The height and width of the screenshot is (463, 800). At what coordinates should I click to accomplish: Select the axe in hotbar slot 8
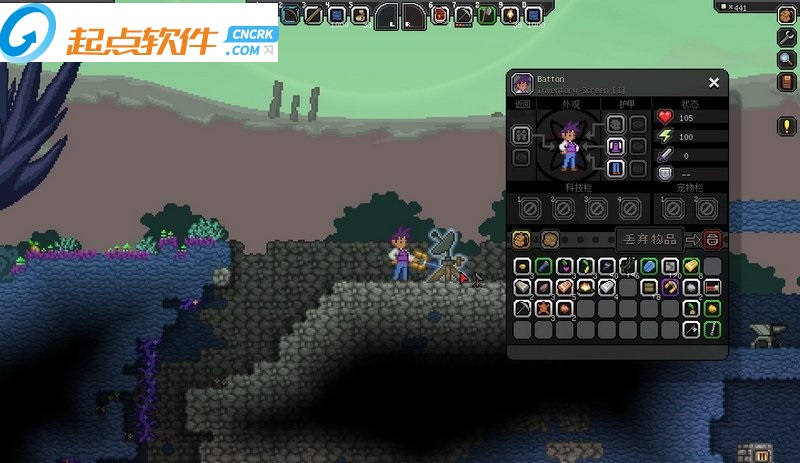coord(487,14)
